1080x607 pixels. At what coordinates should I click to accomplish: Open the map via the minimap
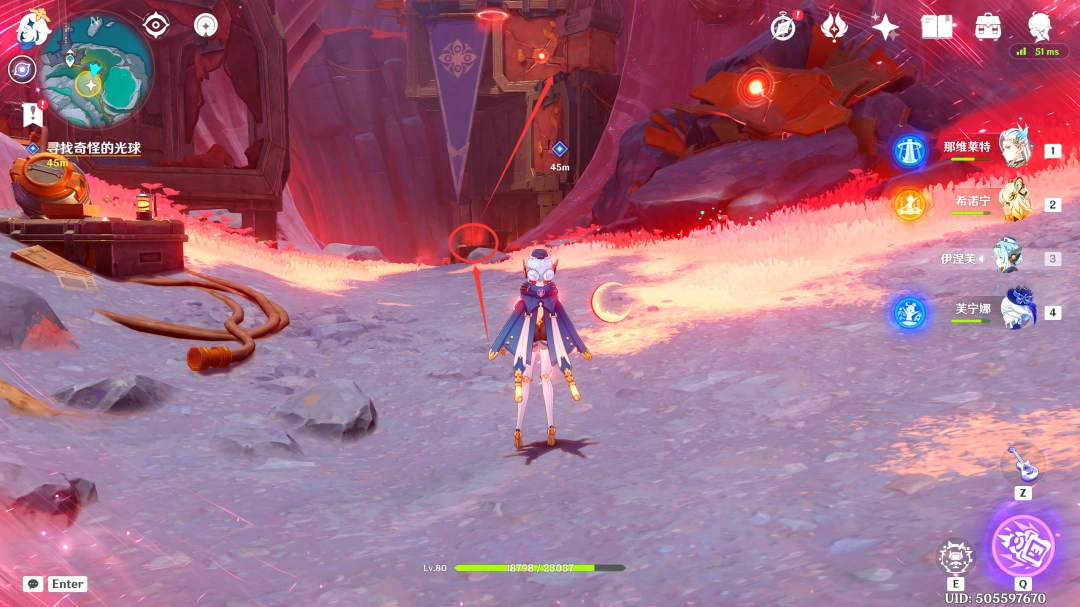click(x=96, y=70)
